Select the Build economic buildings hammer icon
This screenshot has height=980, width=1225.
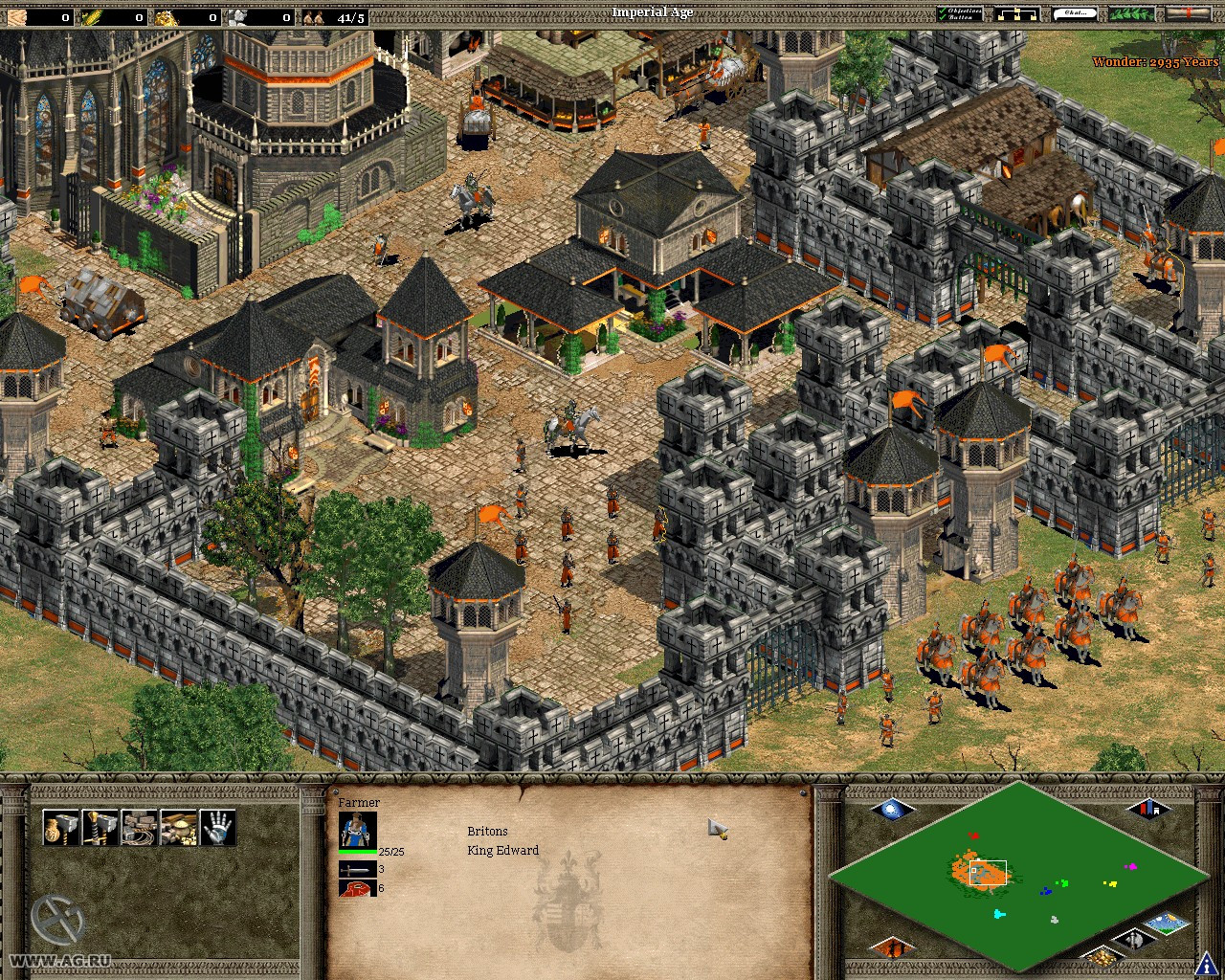click(61, 827)
